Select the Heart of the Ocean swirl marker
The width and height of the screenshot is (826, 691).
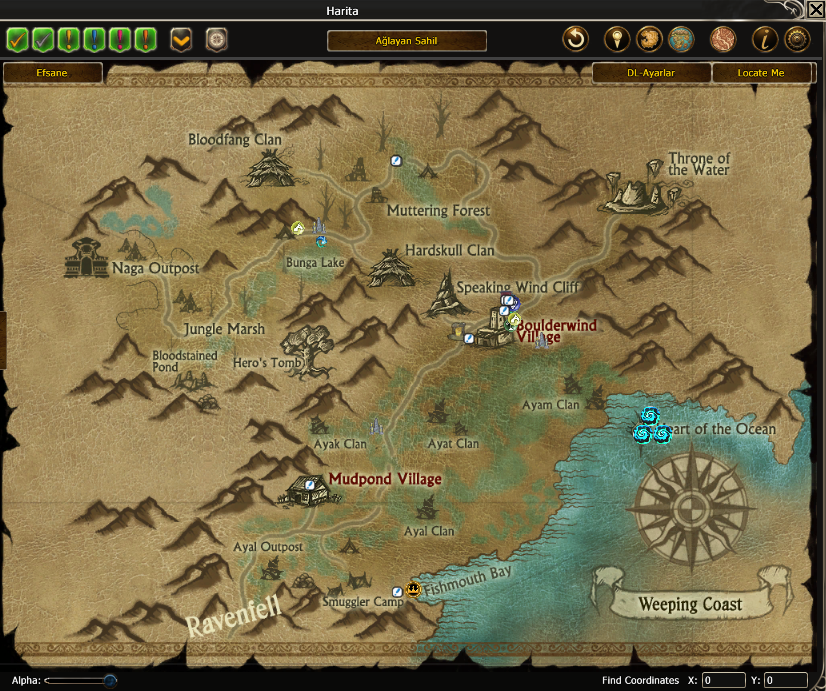[650, 426]
